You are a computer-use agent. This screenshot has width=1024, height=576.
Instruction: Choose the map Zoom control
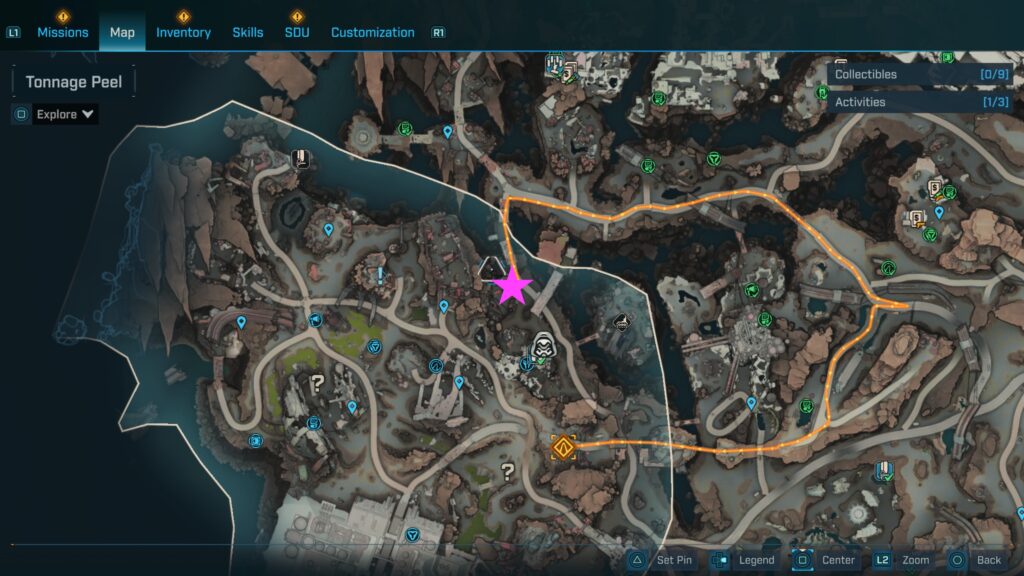coord(904,560)
